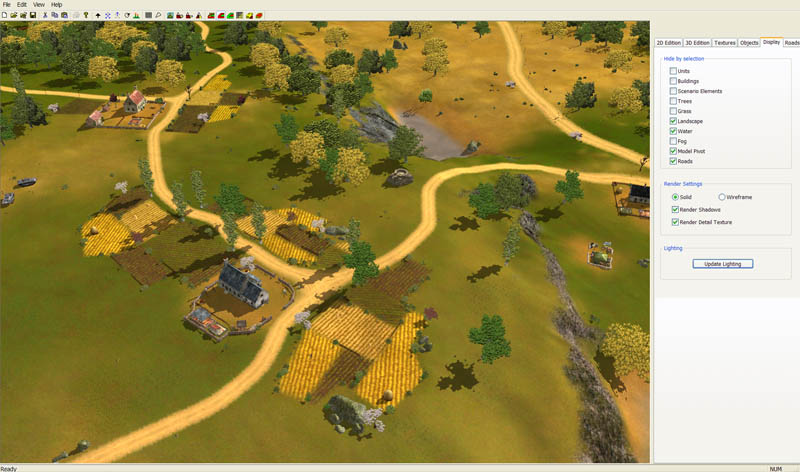Open the Edit menu
The width and height of the screenshot is (800, 472).
click(22, 5)
